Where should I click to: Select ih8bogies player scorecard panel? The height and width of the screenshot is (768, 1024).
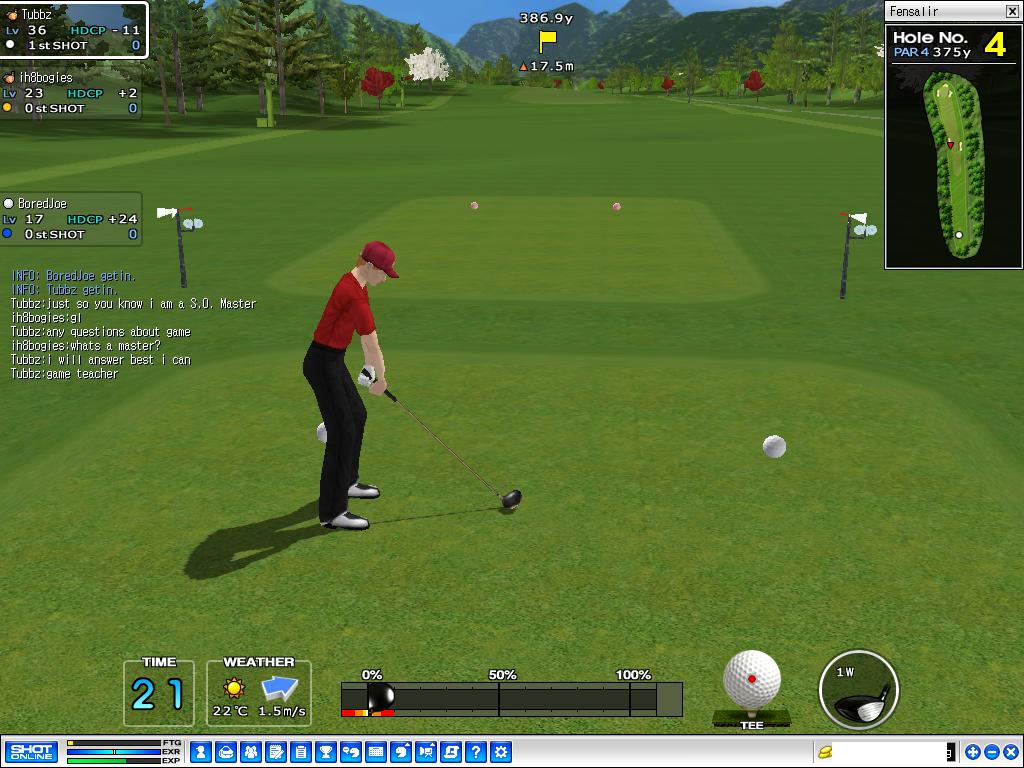70,93
